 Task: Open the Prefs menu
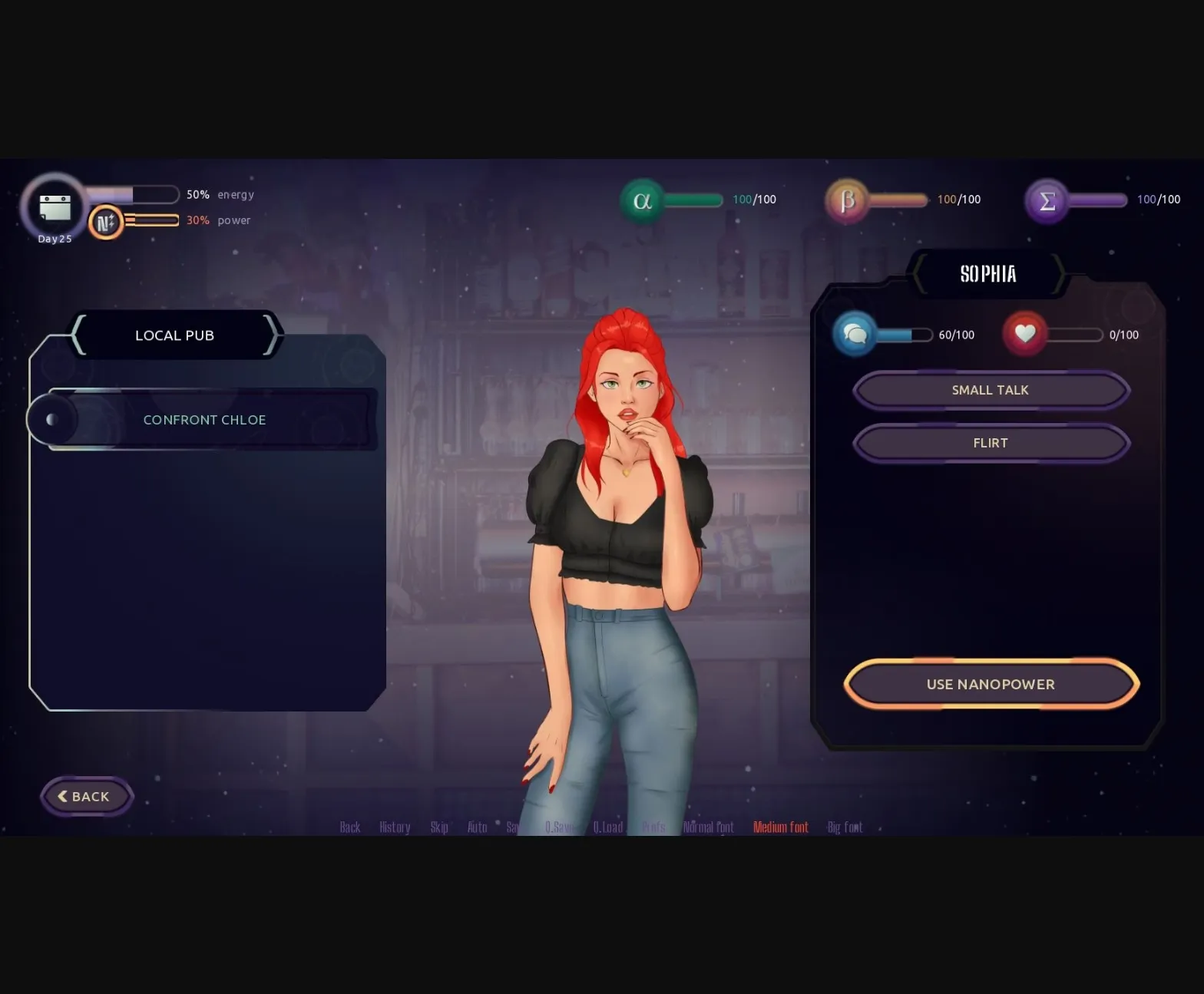(653, 827)
